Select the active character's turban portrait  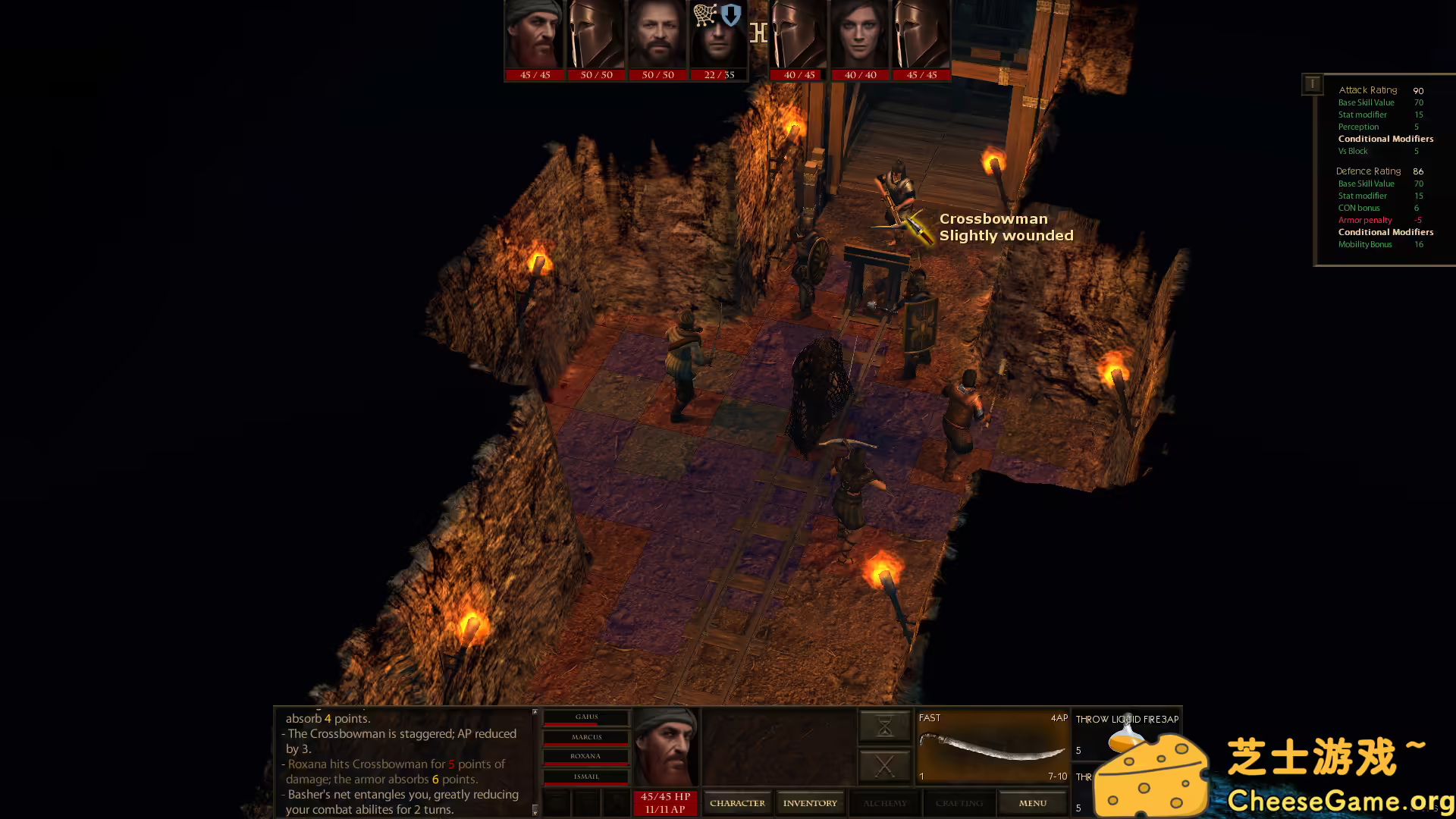[665, 747]
